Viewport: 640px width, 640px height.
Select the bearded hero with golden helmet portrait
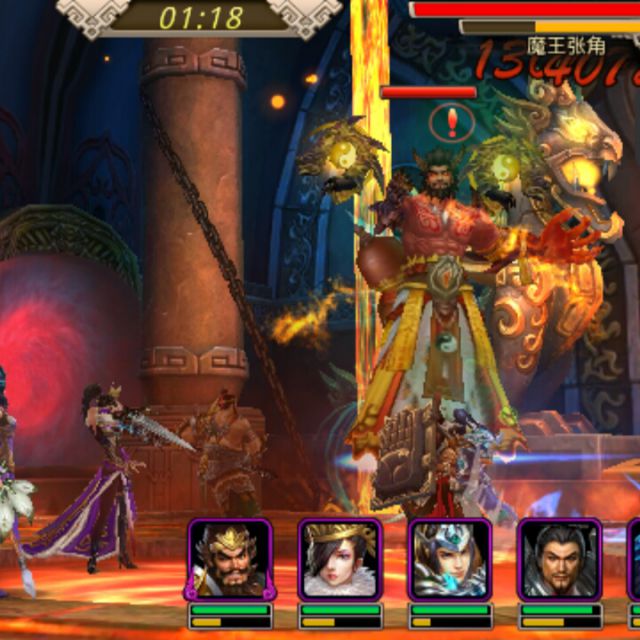(x=230, y=560)
